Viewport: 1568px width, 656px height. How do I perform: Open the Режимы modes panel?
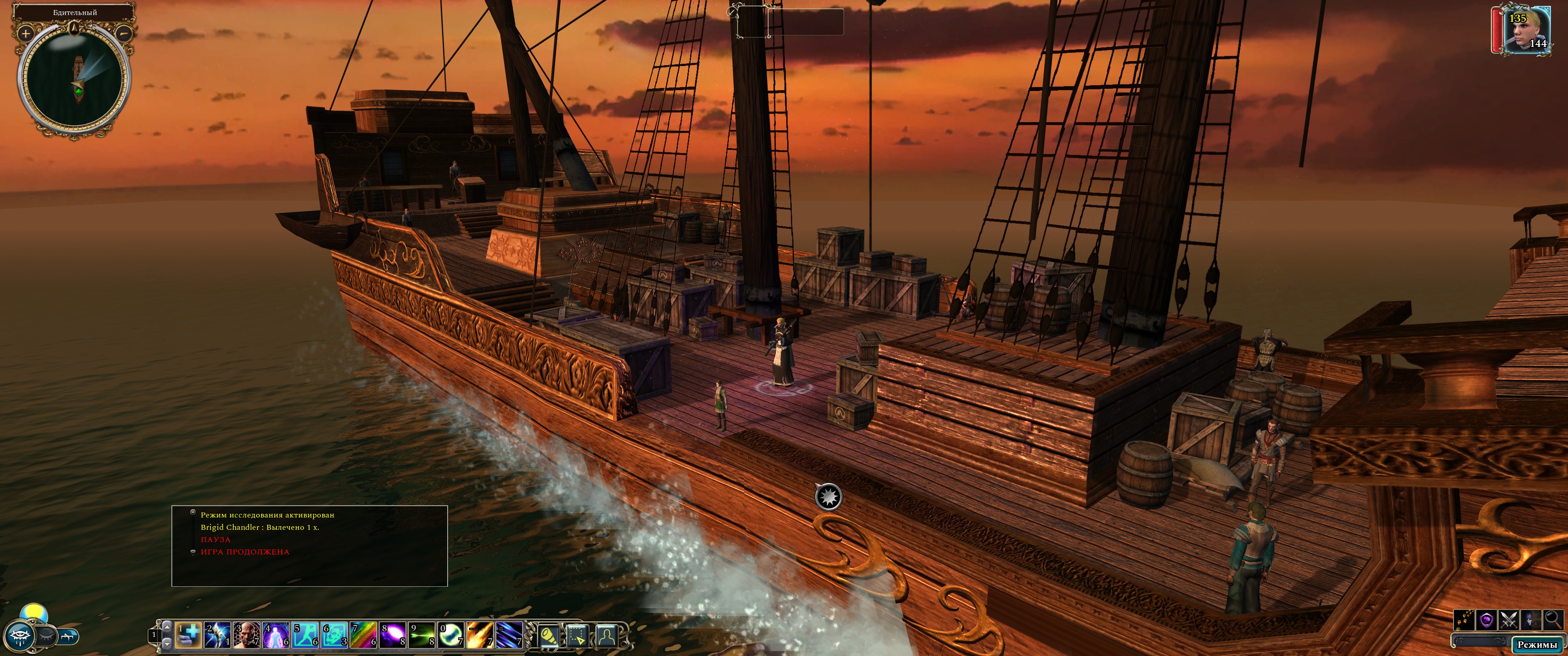point(1537,644)
